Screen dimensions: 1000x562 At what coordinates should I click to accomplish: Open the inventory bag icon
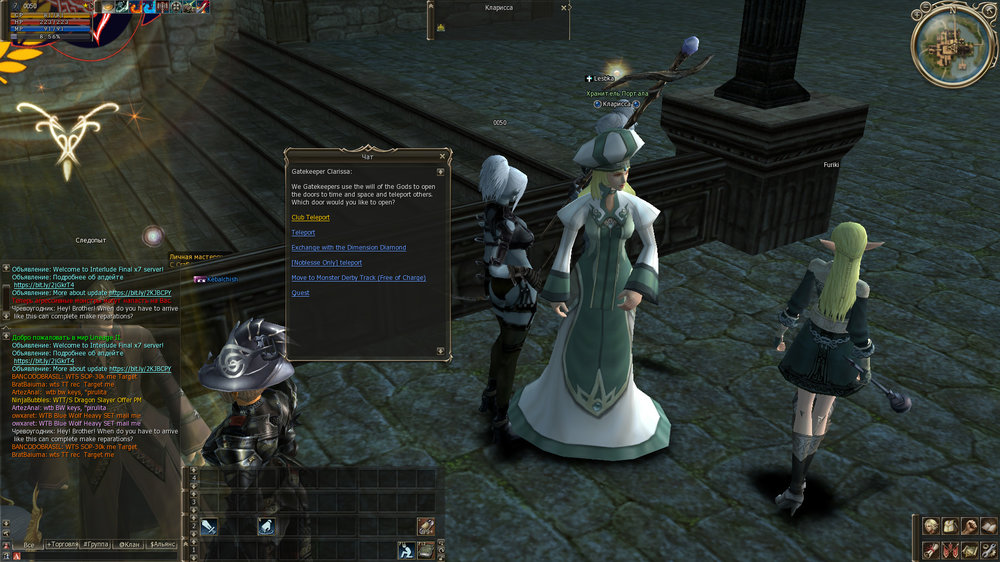pos(951,526)
